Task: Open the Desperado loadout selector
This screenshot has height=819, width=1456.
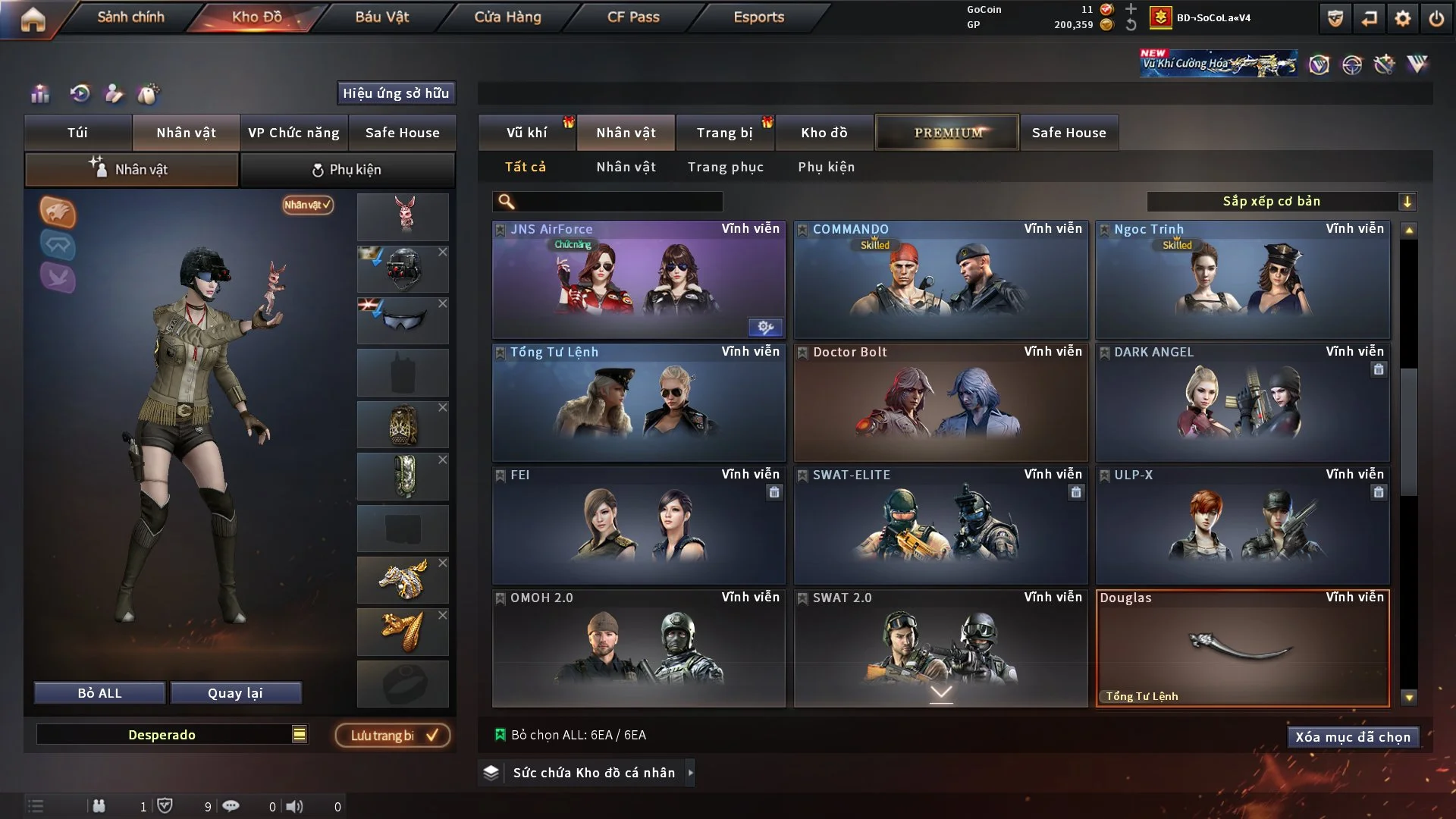Action: [x=173, y=734]
